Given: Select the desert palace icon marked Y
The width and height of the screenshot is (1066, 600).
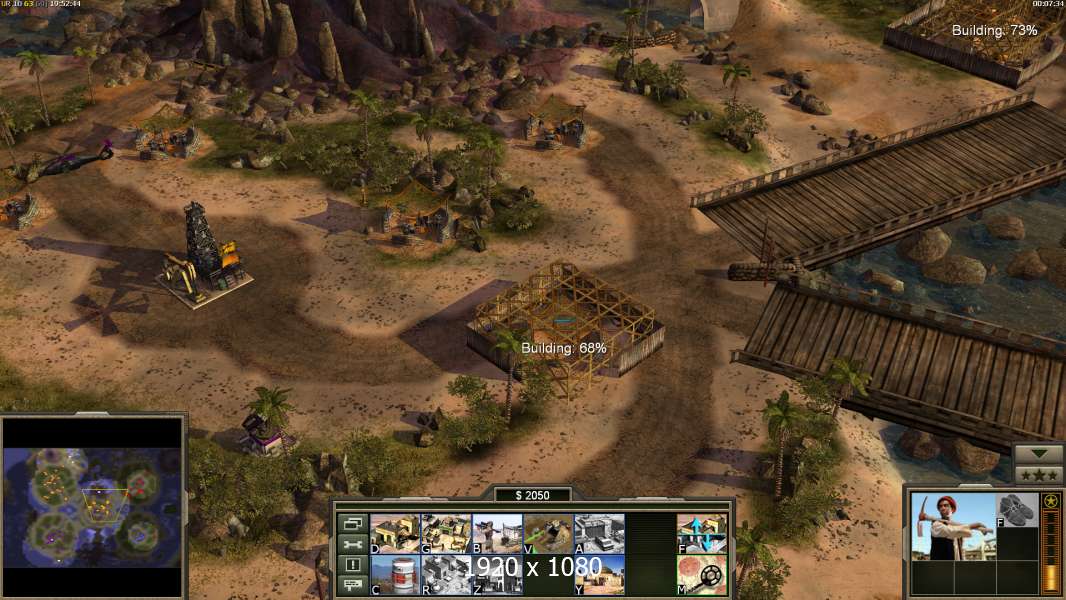Looking at the screenshot, I should [599, 575].
